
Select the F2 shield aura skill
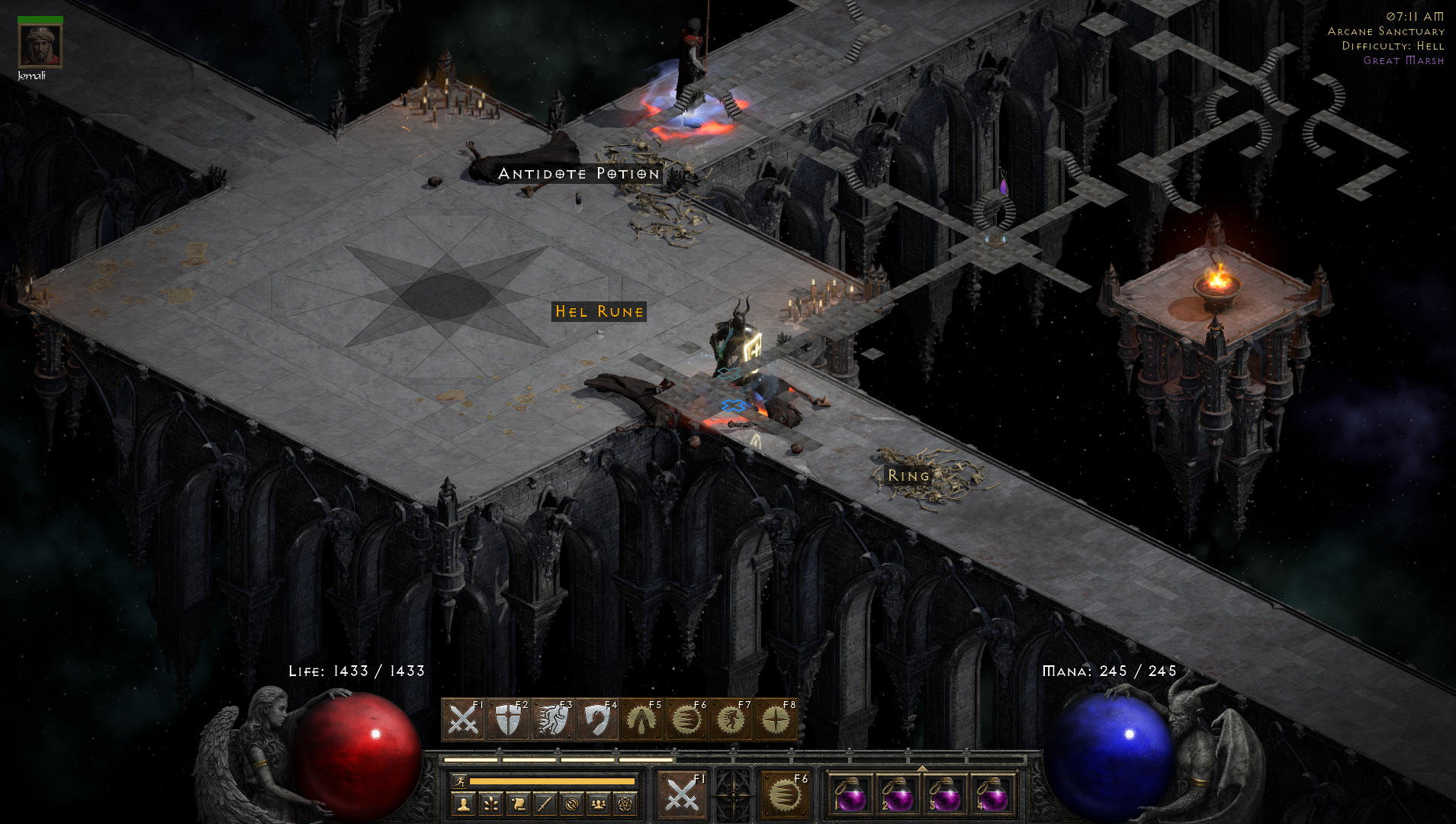pos(507,719)
